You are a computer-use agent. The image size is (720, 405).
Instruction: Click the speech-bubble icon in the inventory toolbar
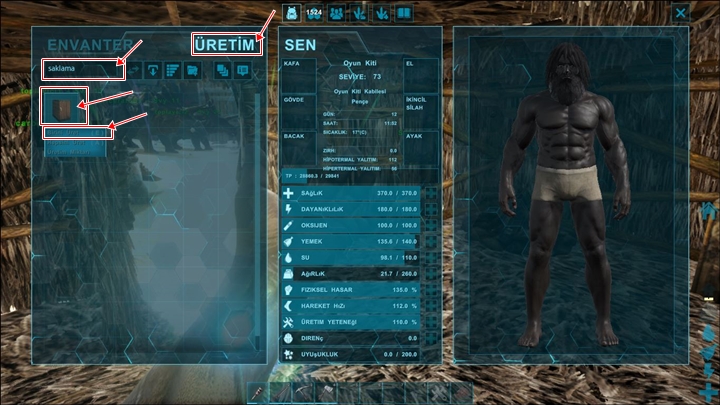(242, 70)
